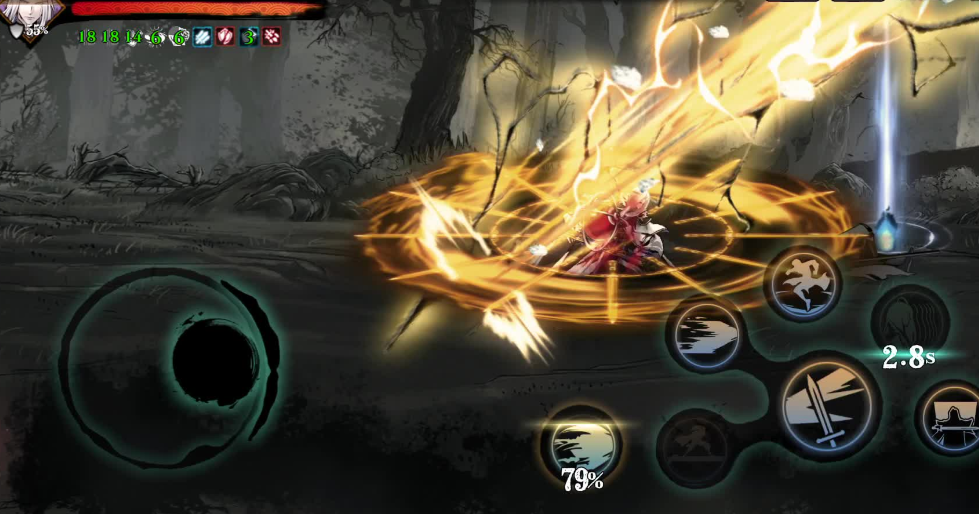Activate the jumping figure skill
979x514 pixels.
tap(802, 284)
